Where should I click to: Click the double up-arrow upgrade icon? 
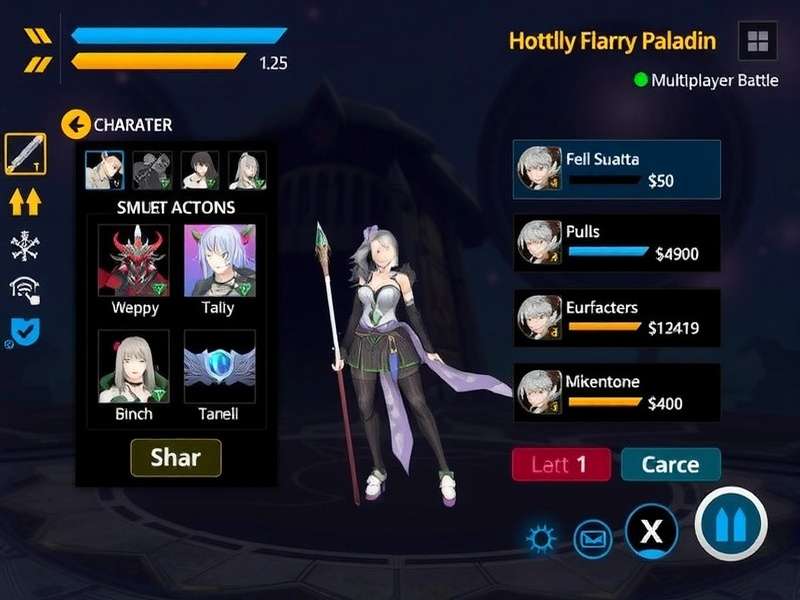[25, 201]
